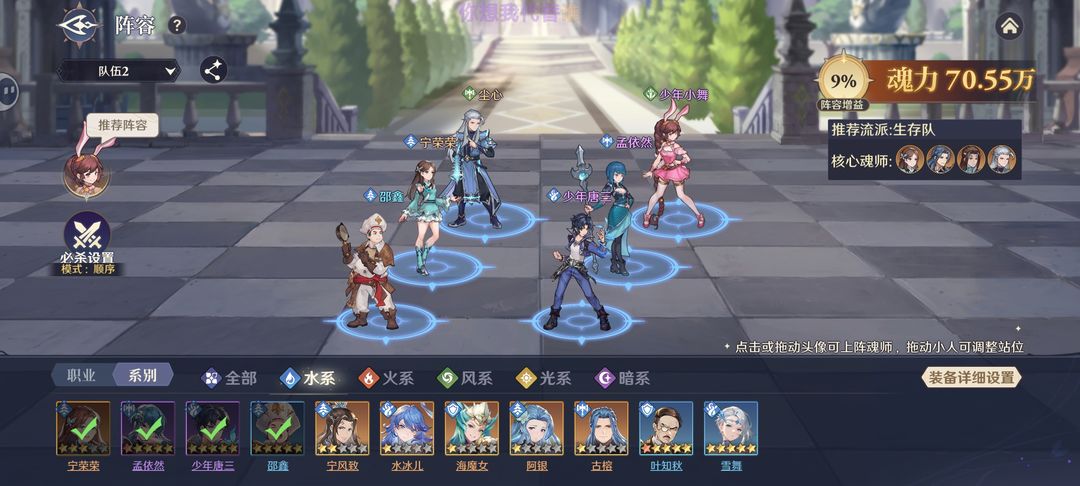Open the 9% 阵容增益 lineup bonus badge
Viewport: 1080px width, 486px height.
click(x=843, y=80)
